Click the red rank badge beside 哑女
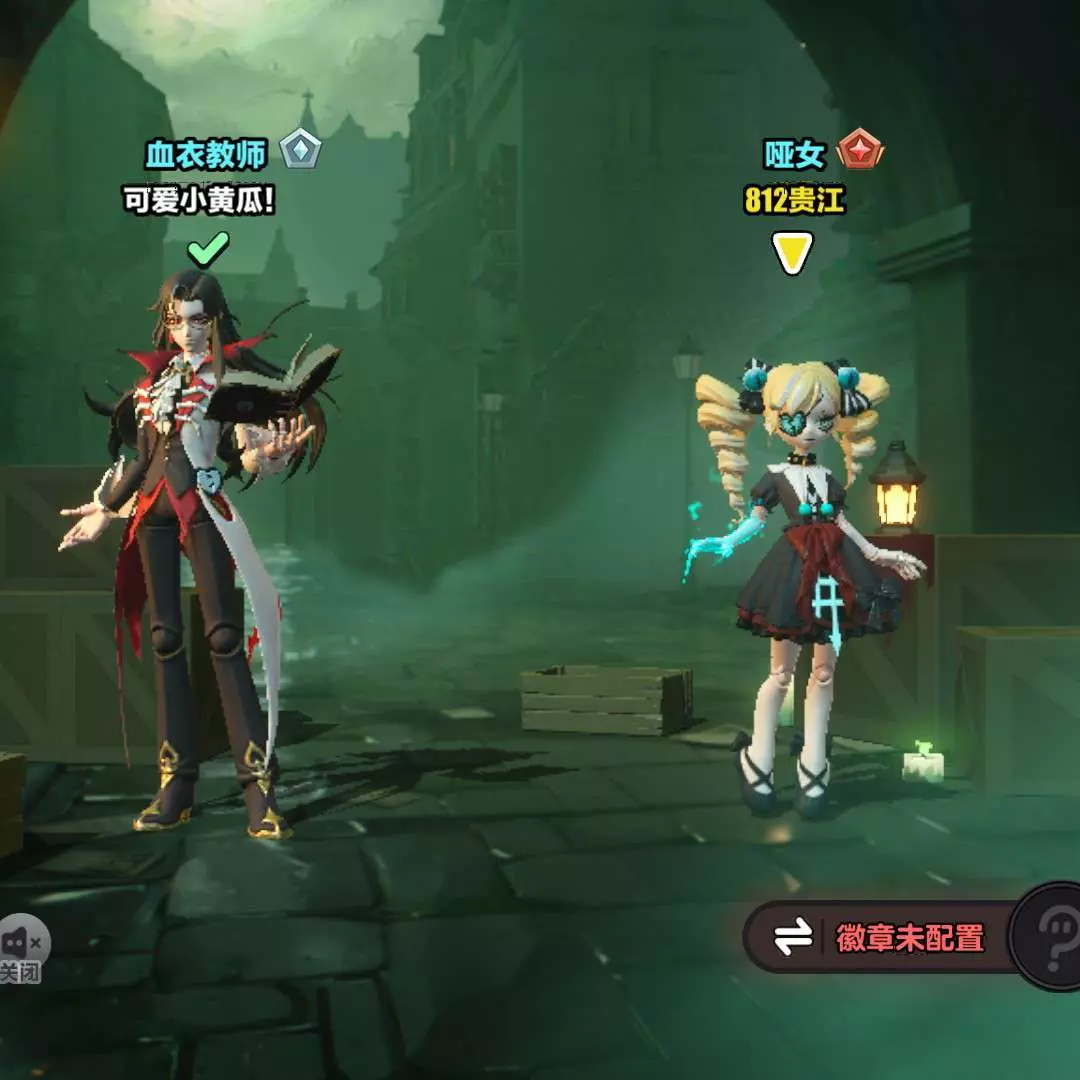Image resolution: width=1080 pixels, height=1080 pixels. (x=860, y=152)
